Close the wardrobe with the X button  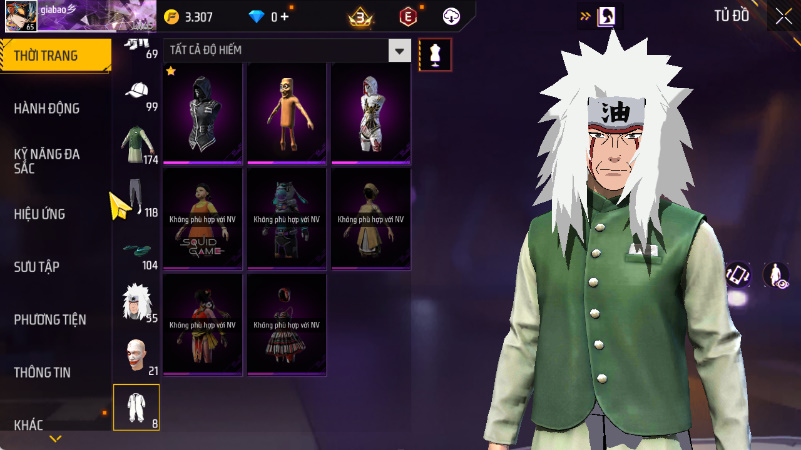[782, 15]
